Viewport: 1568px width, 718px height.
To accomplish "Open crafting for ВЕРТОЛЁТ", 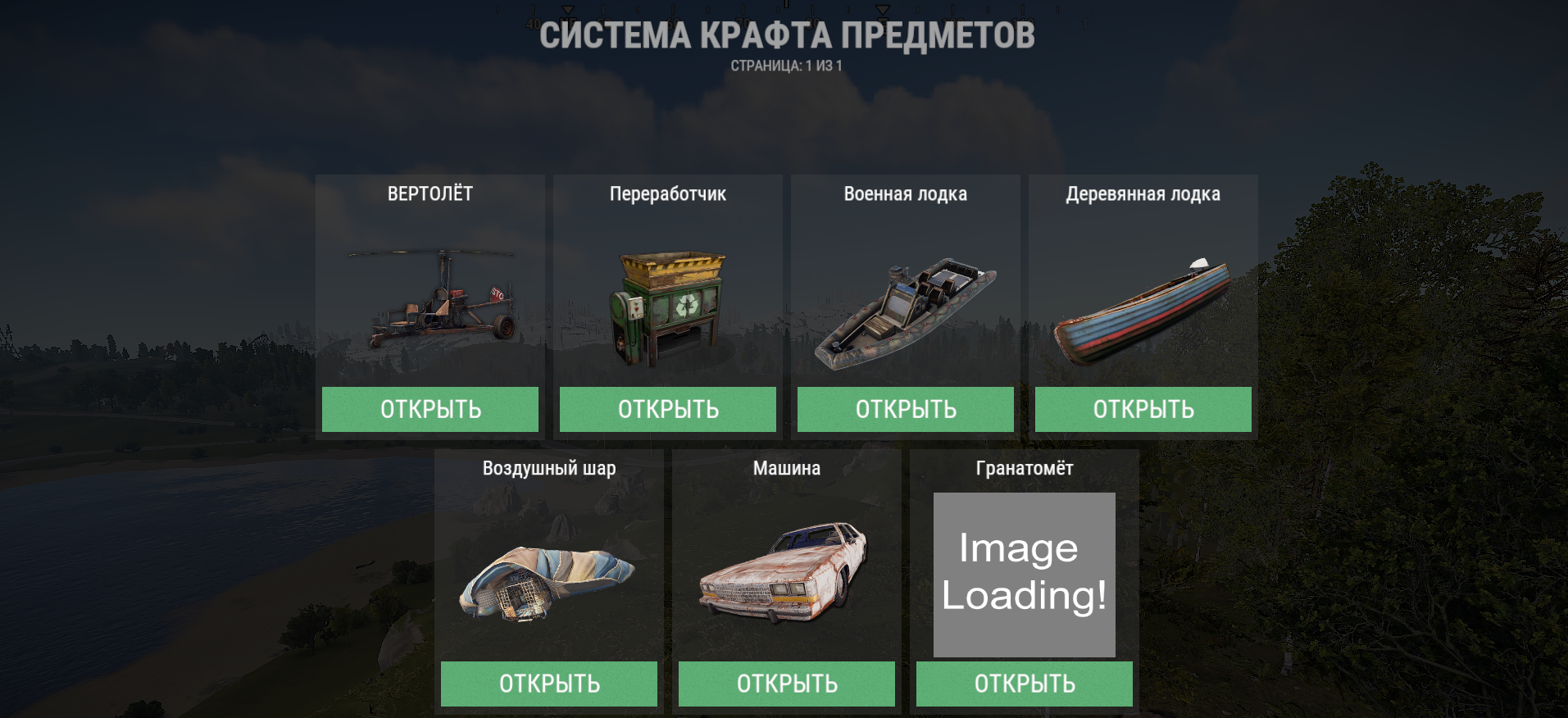I will coord(430,409).
